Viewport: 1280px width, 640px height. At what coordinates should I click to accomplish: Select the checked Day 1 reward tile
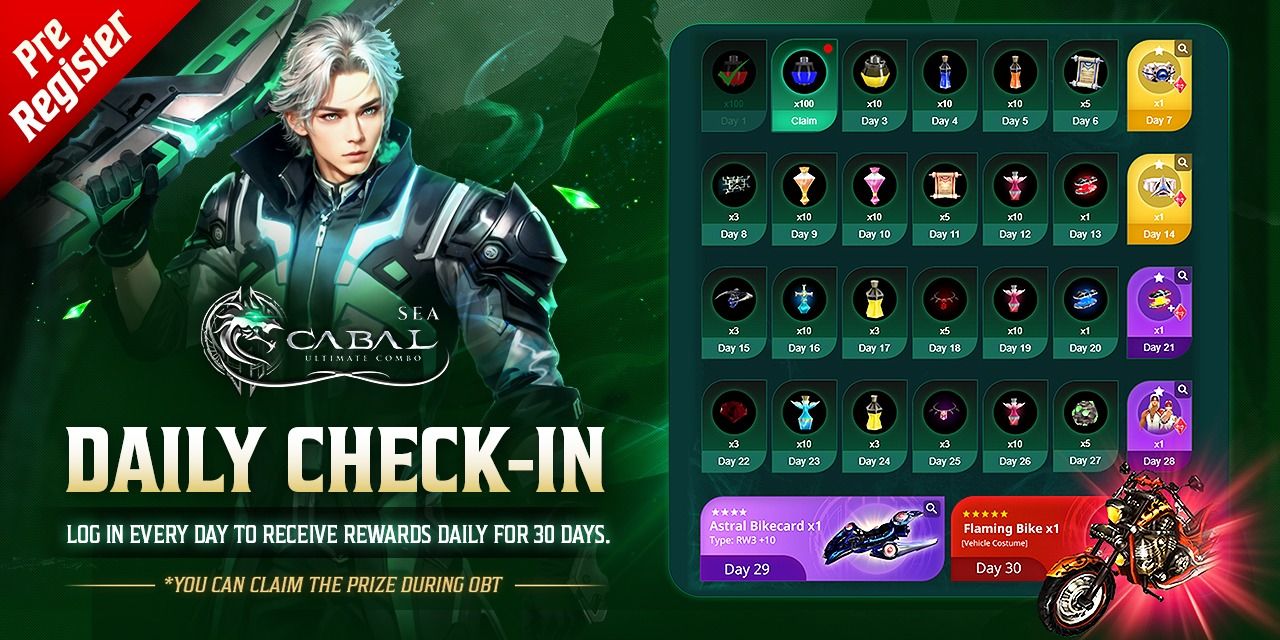(x=734, y=85)
